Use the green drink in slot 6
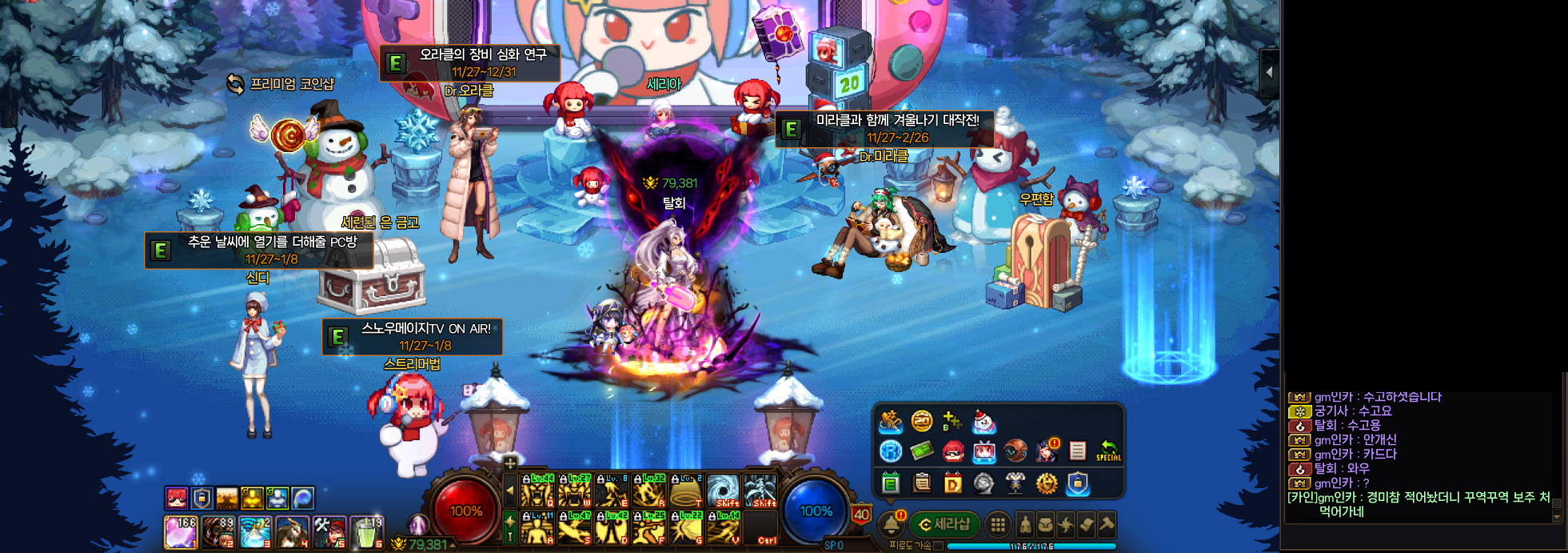The image size is (1568, 553). 368,531
